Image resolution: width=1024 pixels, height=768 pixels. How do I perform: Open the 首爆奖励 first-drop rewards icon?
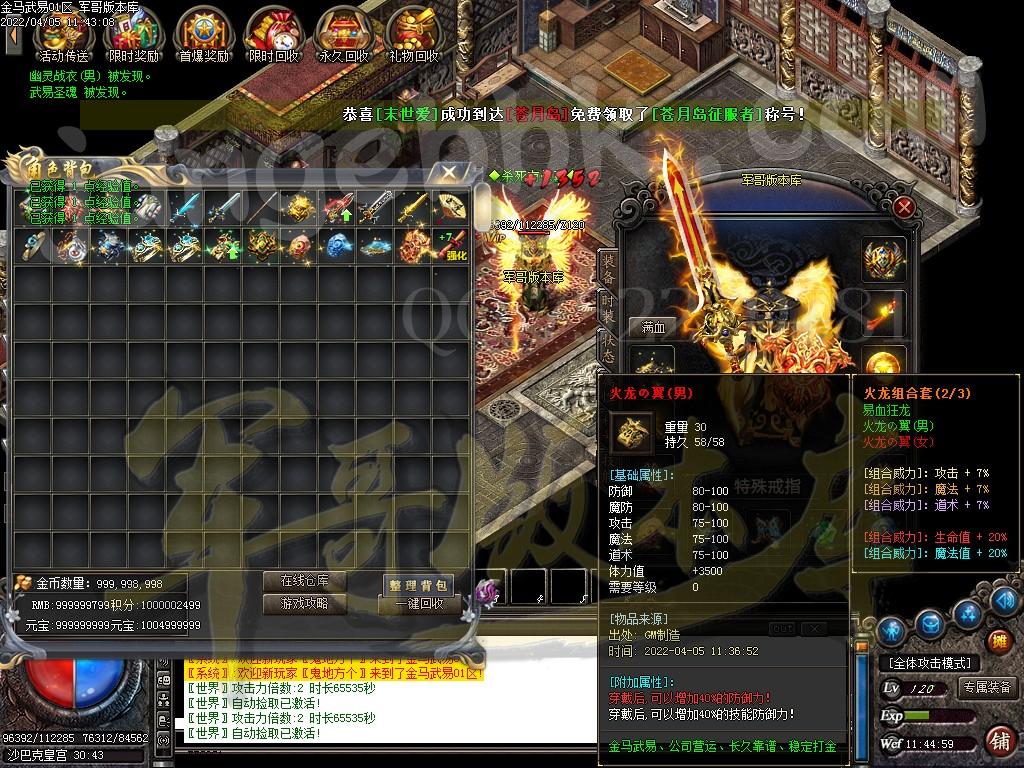pos(203,36)
